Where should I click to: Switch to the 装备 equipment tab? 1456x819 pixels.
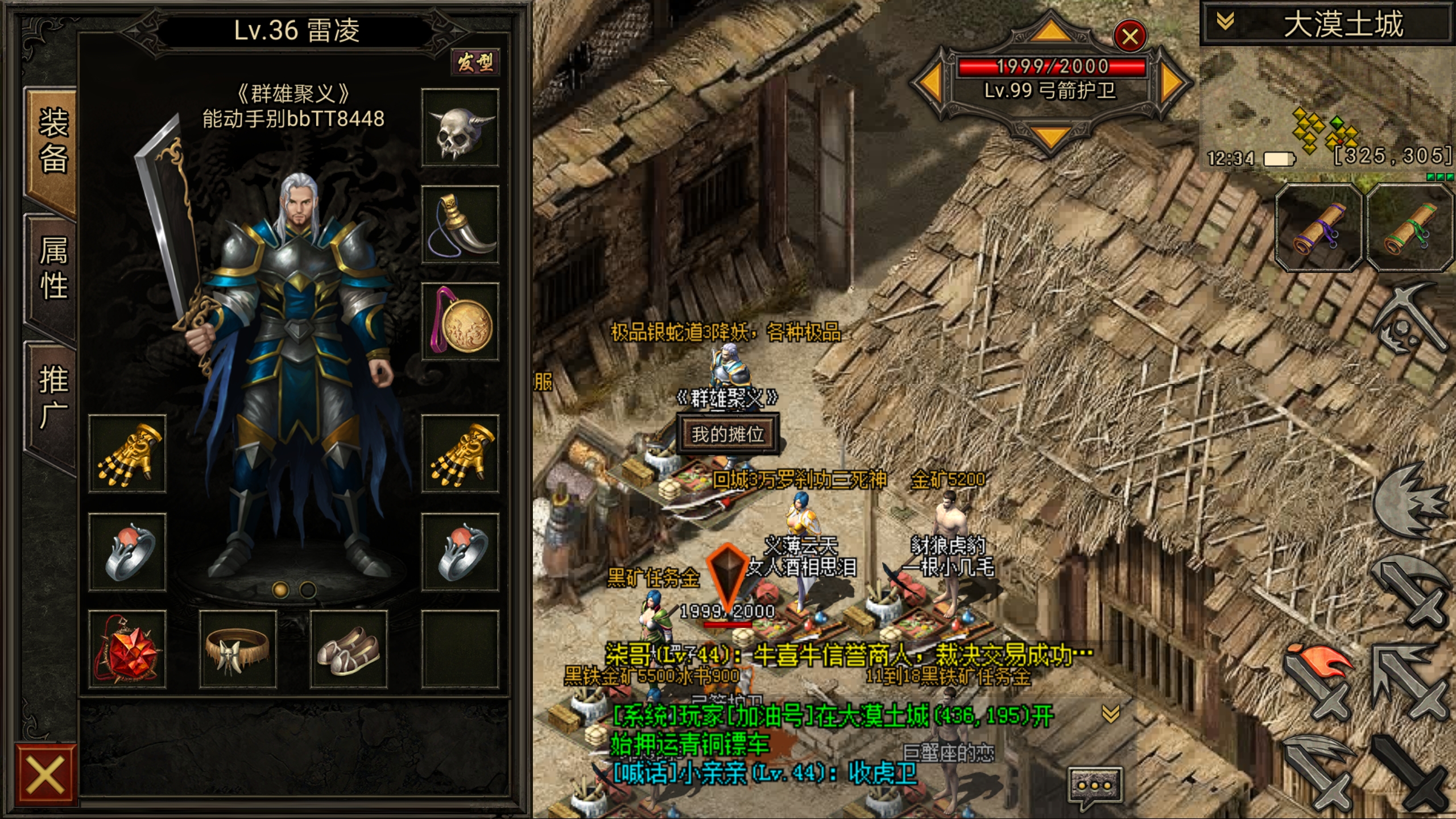[52, 142]
